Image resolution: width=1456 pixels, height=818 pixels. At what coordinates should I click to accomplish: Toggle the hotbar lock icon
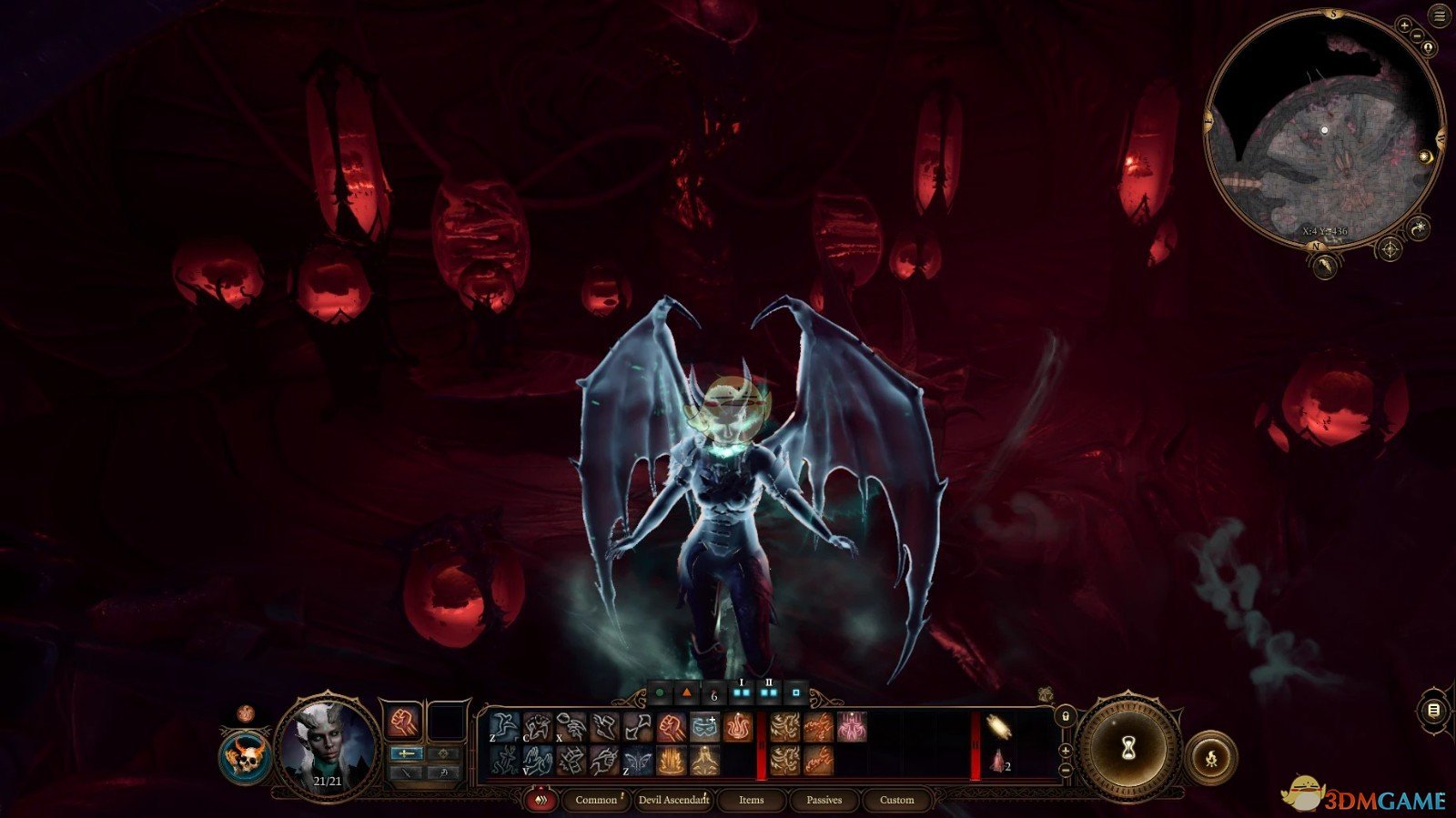(1066, 717)
